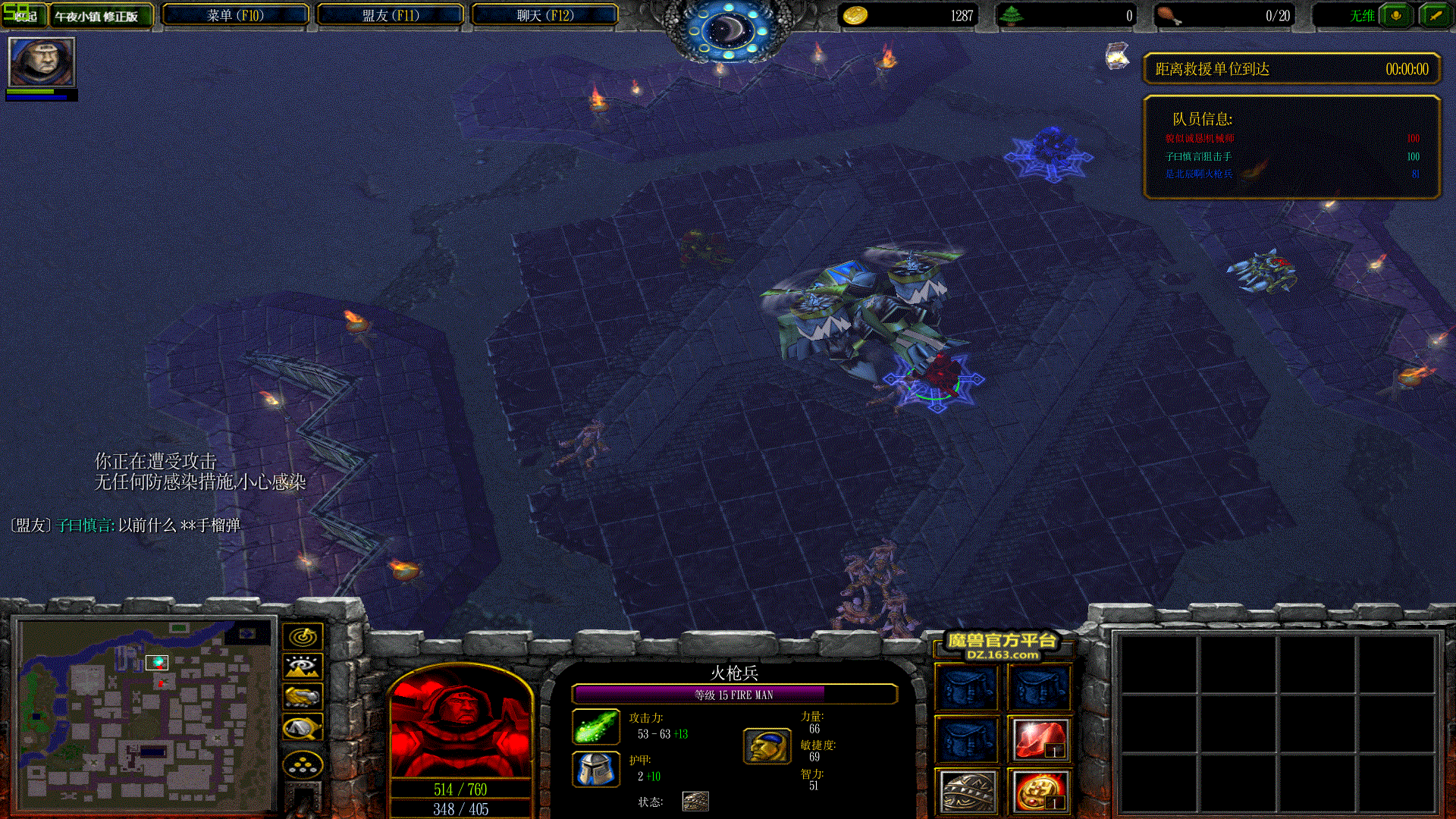Open the 聊天 (F12) chat log
Screen dimensions: 1456x819
coord(544,15)
